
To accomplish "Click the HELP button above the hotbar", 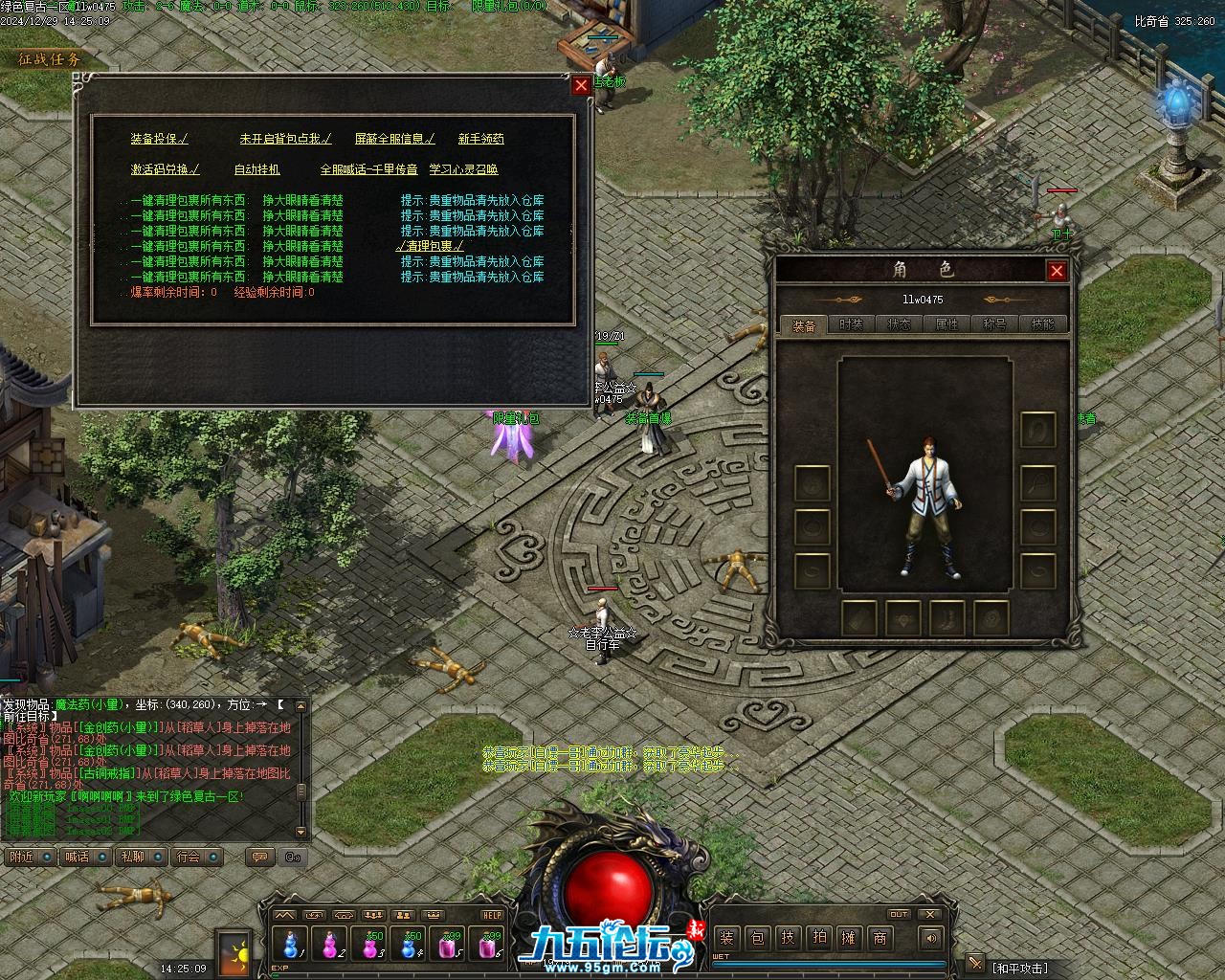I will pyautogui.click(x=491, y=915).
